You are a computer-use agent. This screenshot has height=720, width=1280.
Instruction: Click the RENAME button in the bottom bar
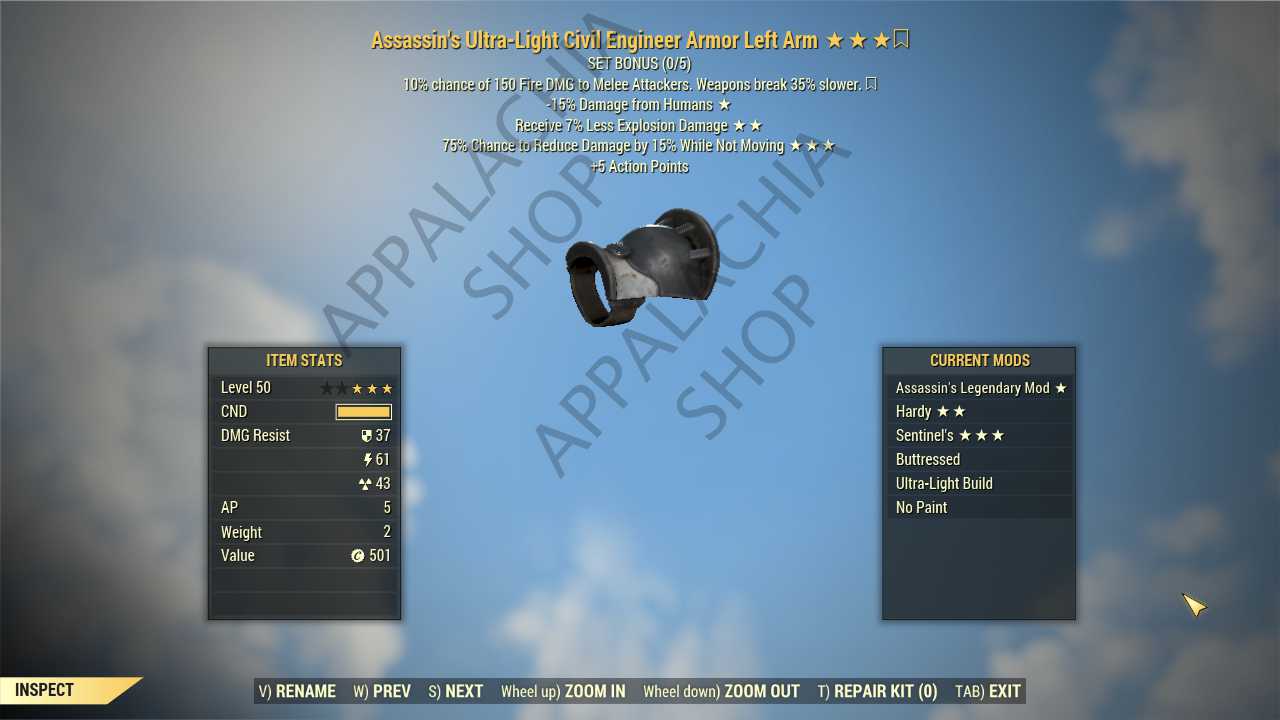pos(297,691)
